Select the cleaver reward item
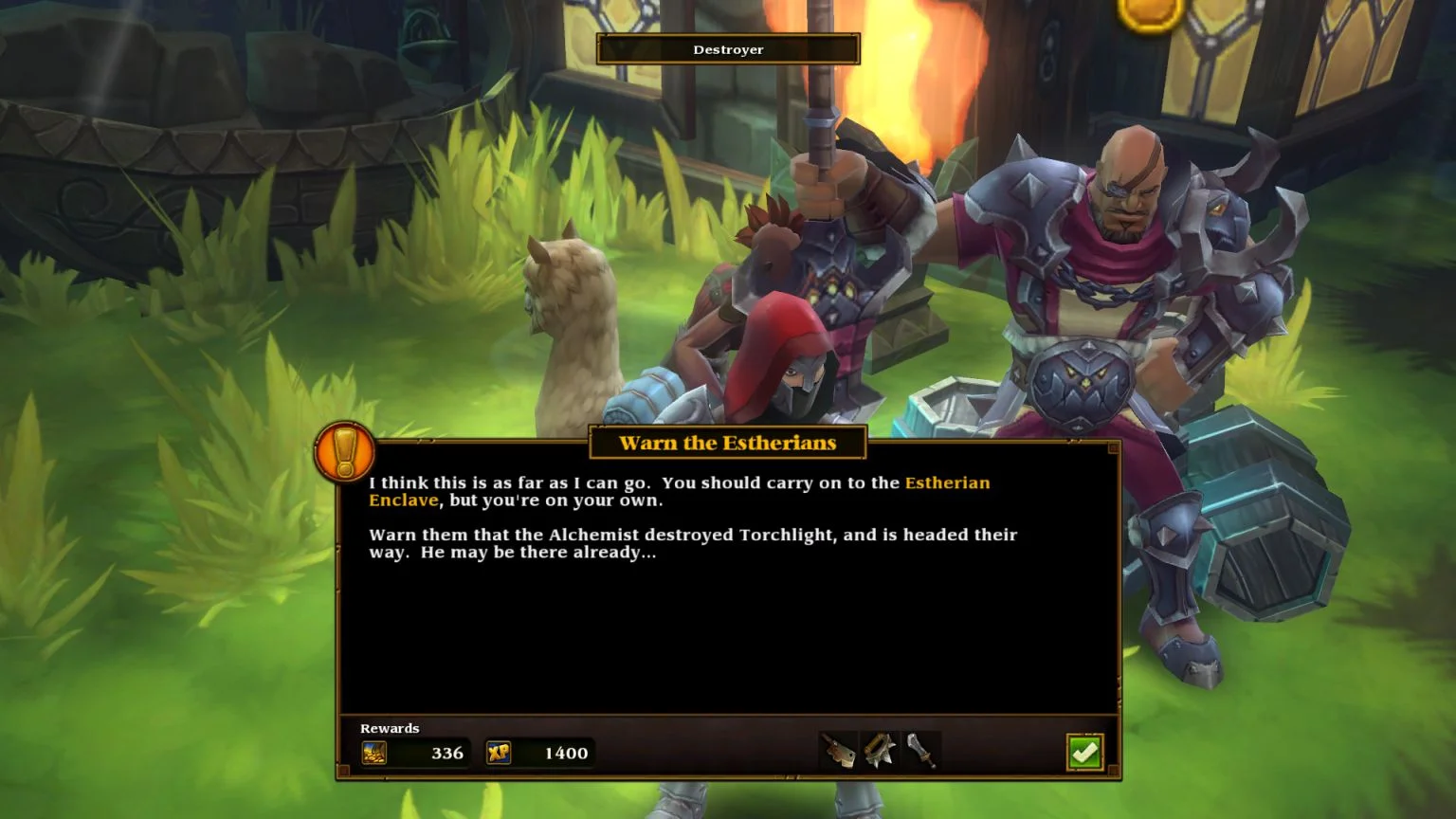 click(x=838, y=752)
